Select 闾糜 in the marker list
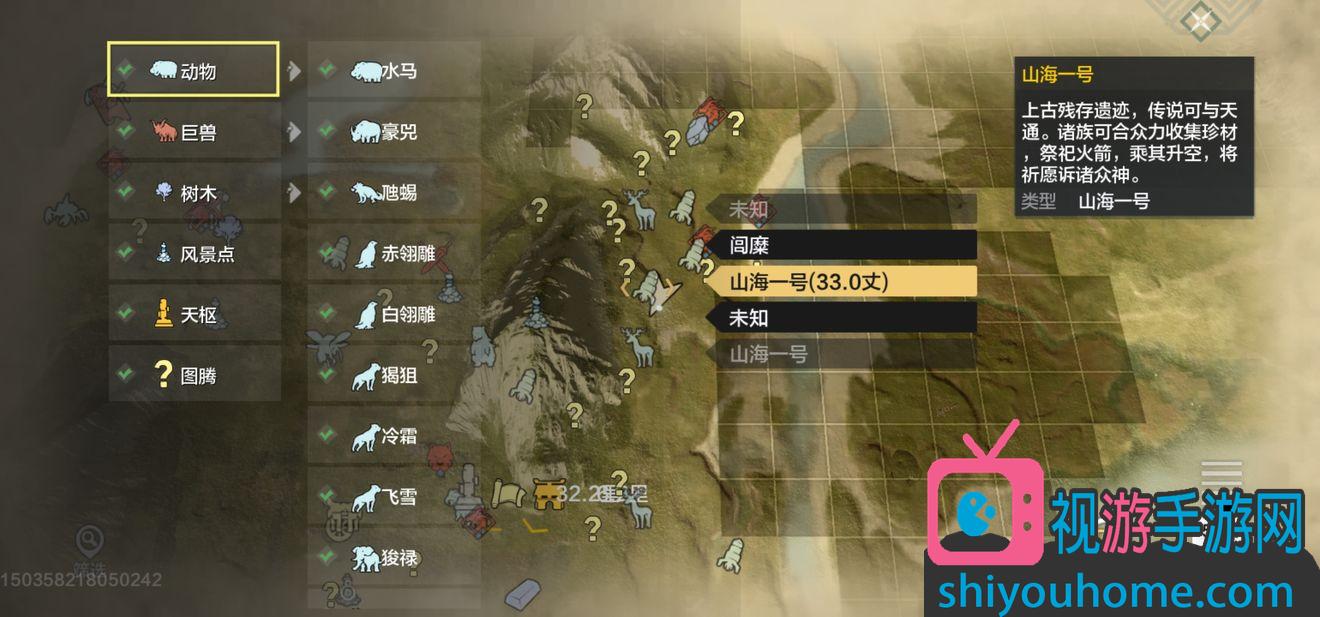This screenshot has width=1320, height=617. click(842, 245)
